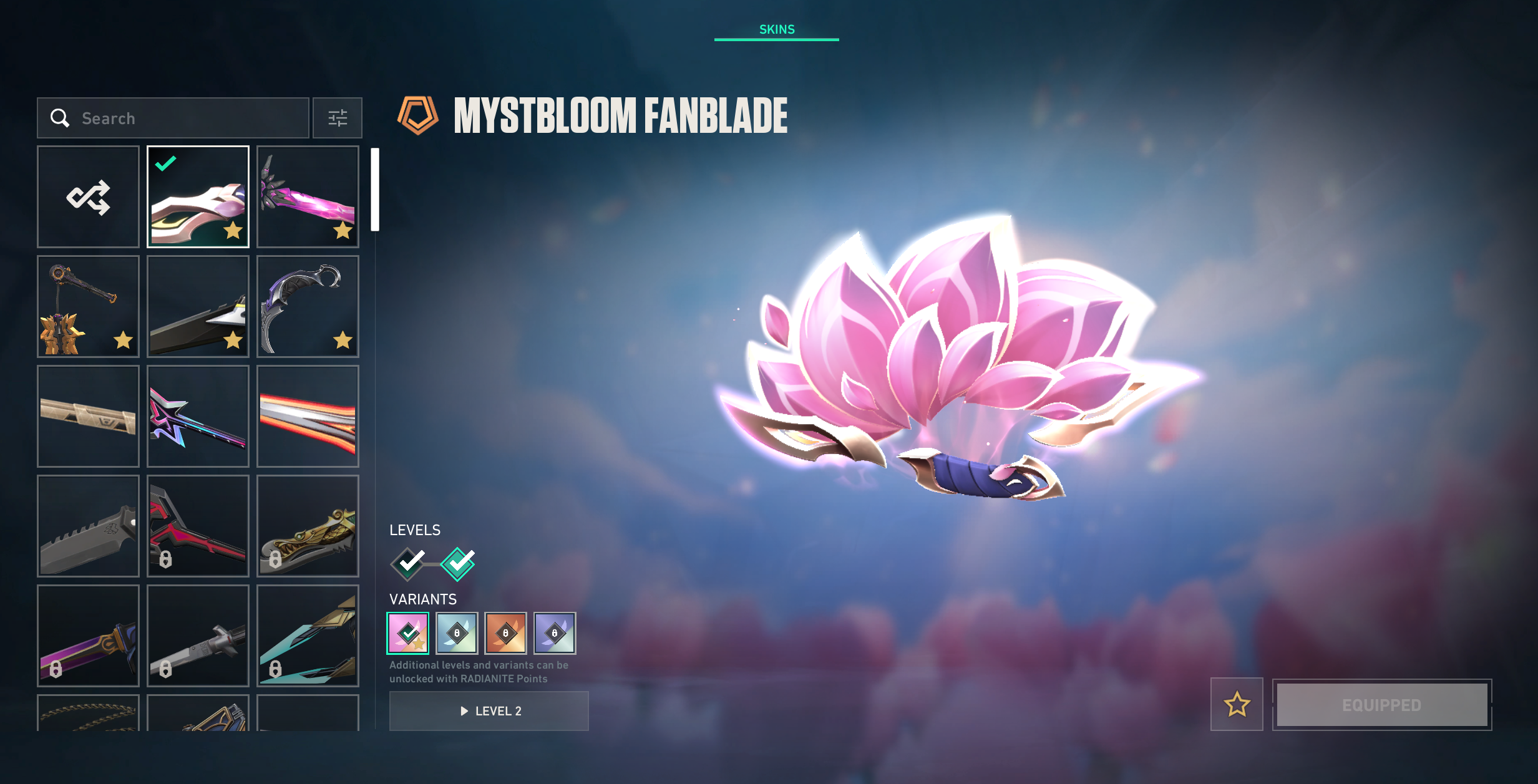Screen dimensions: 1538x784
Task: Choose the pink crystal blade skin
Action: (x=308, y=197)
